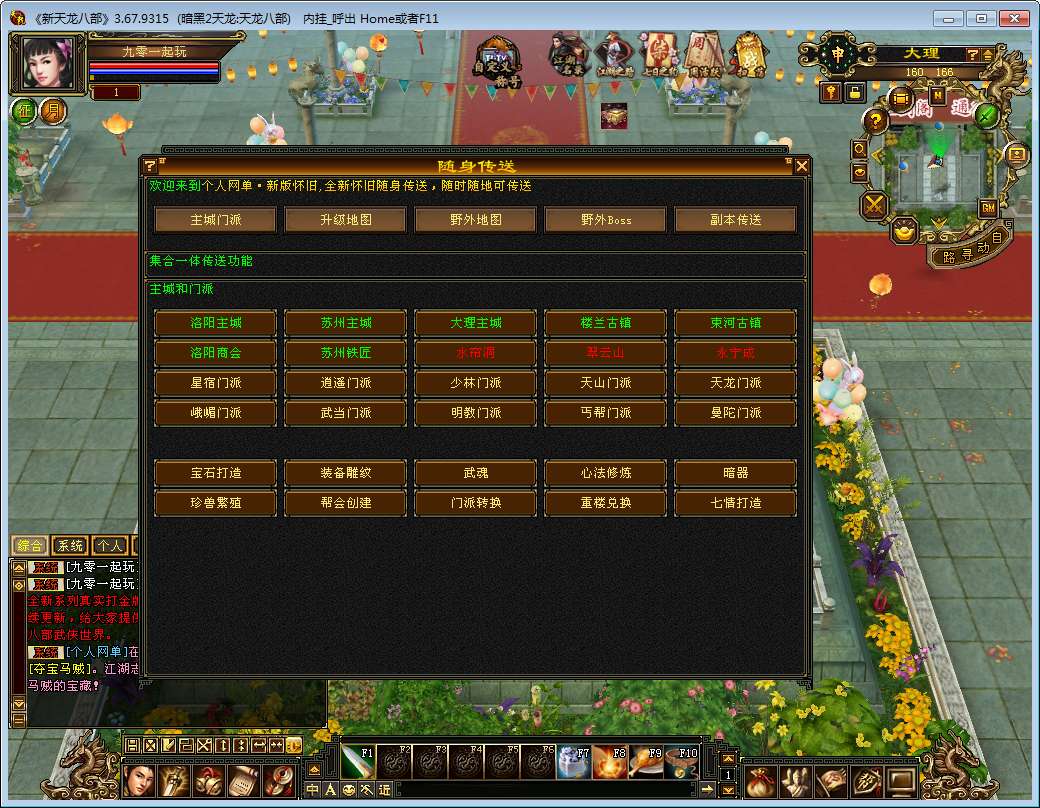The image size is (1040, 808).
Task: Select 楼兰古镇 teleport button
Action: pyautogui.click(x=606, y=323)
